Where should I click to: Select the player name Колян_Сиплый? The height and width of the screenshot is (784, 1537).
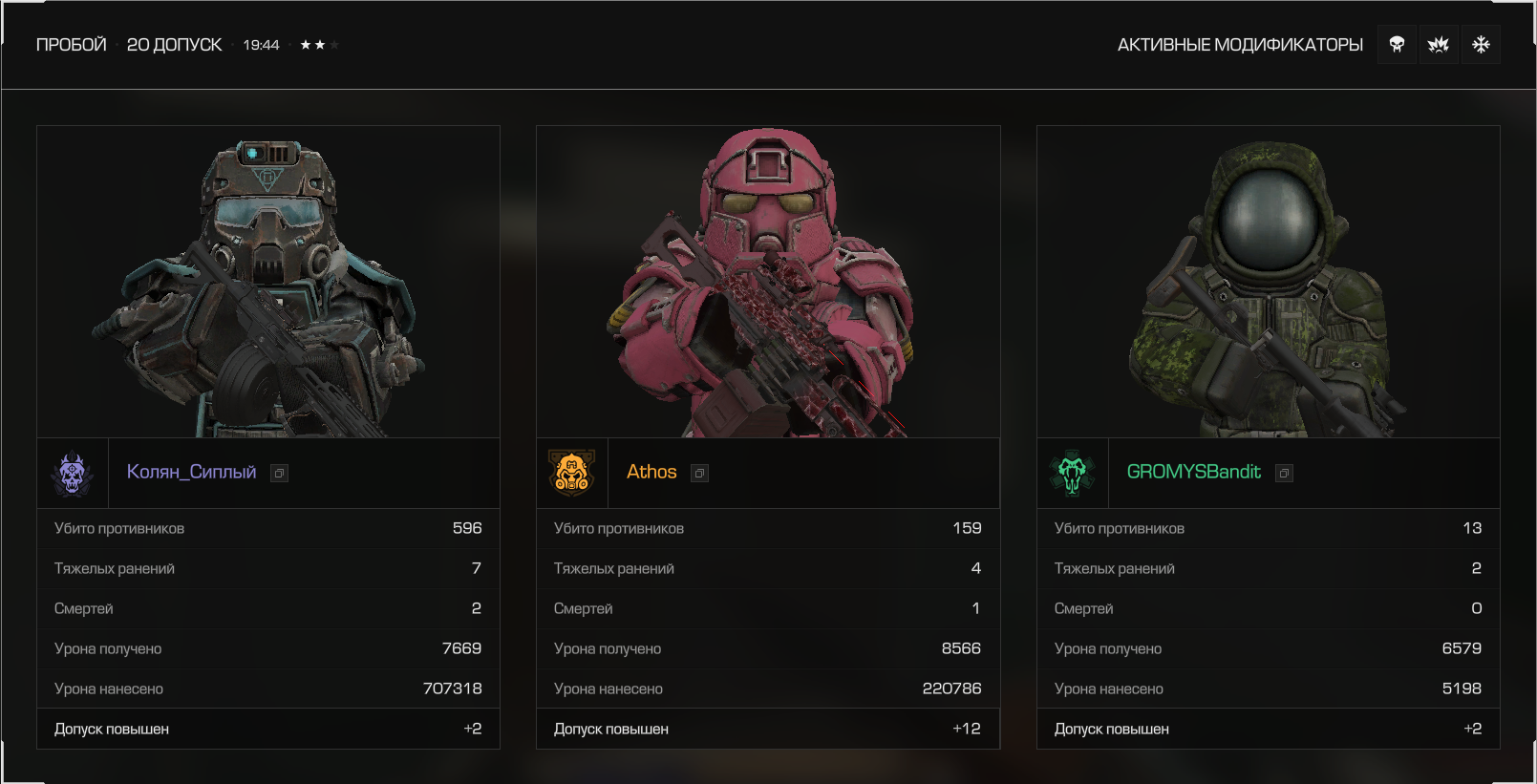click(x=191, y=472)
